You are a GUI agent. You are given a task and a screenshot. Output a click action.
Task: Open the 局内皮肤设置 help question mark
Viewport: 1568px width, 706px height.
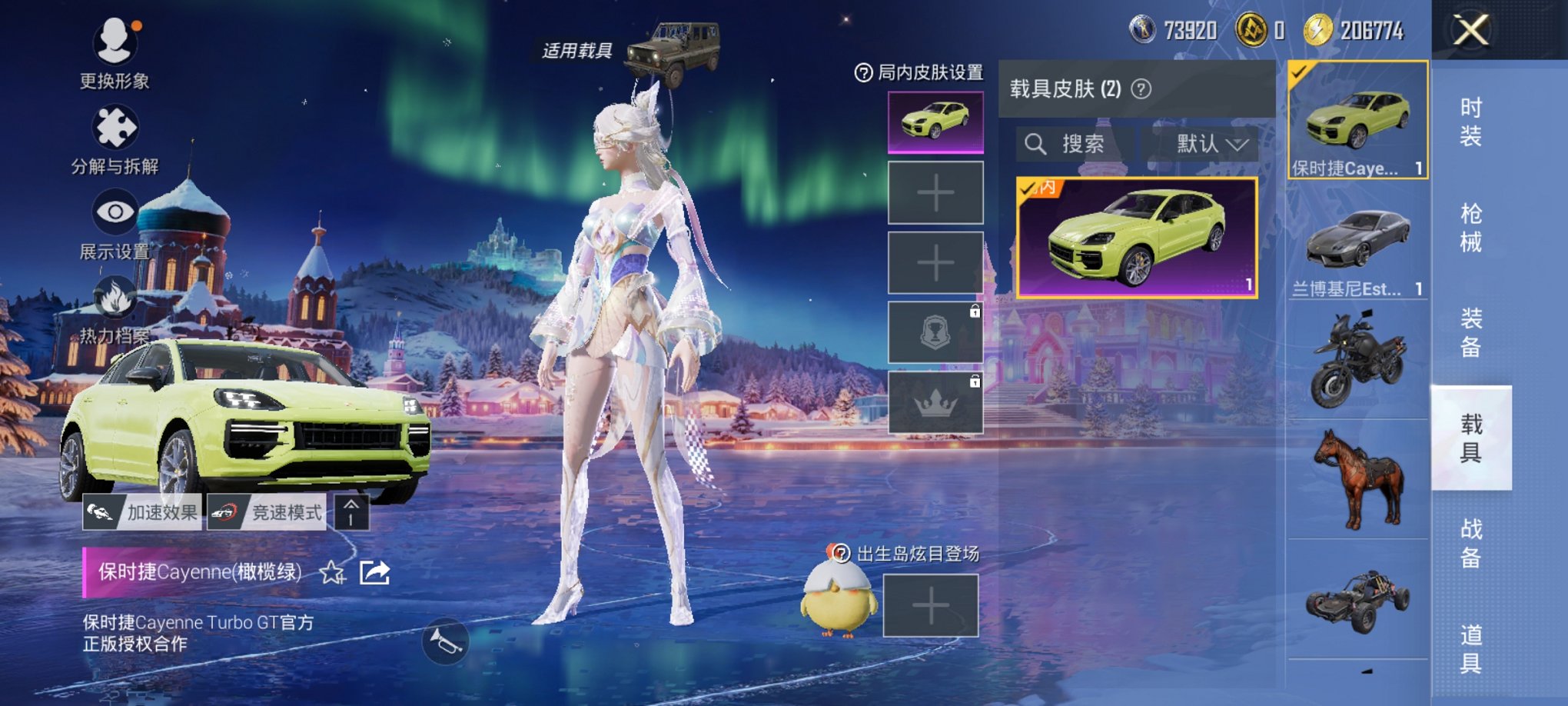(x=865, y=75)
